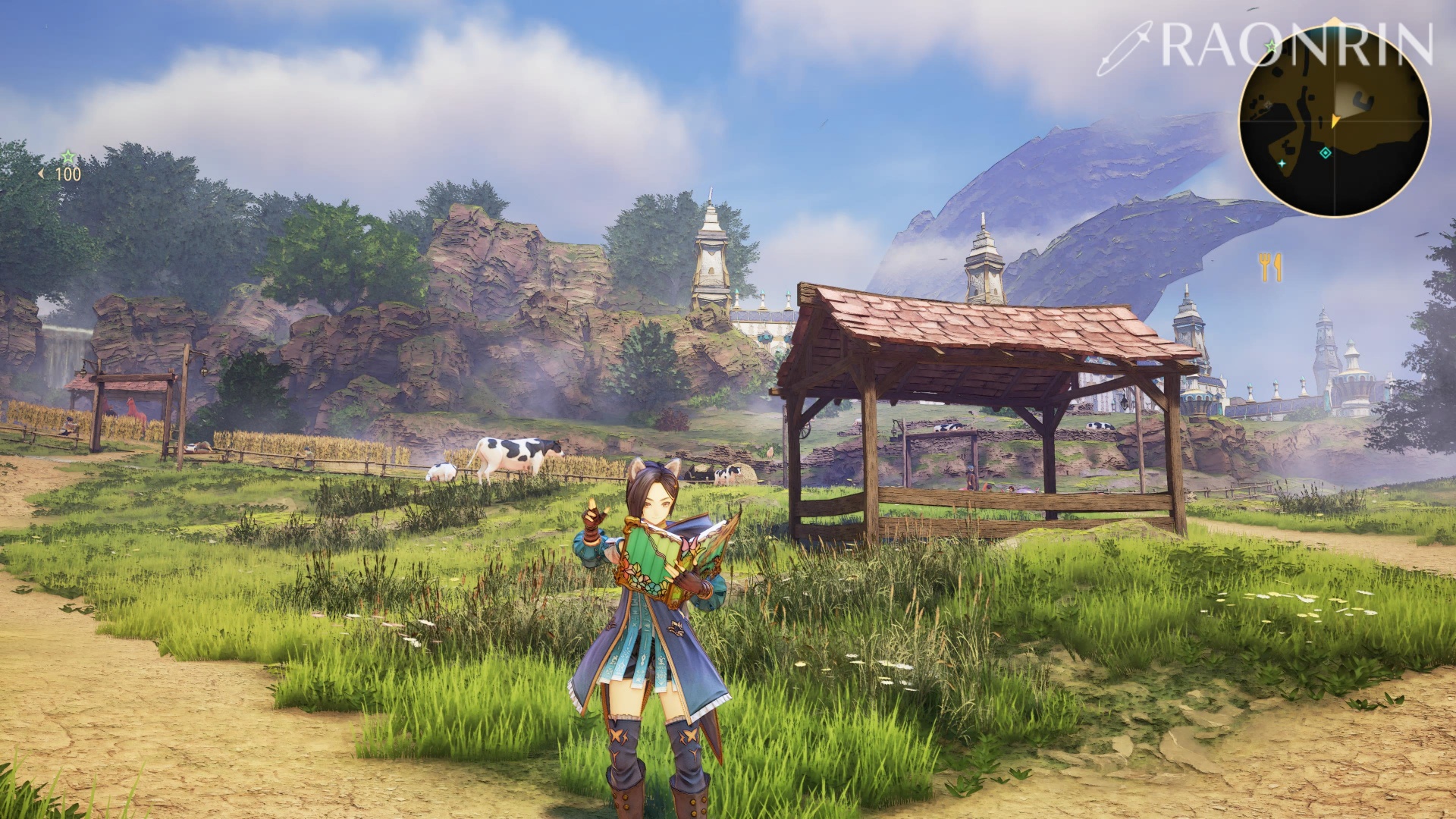Select the teal diamond marker on minimap
The width and height of the screenshot is (1456, 819).
click(x=1325, y=153)
